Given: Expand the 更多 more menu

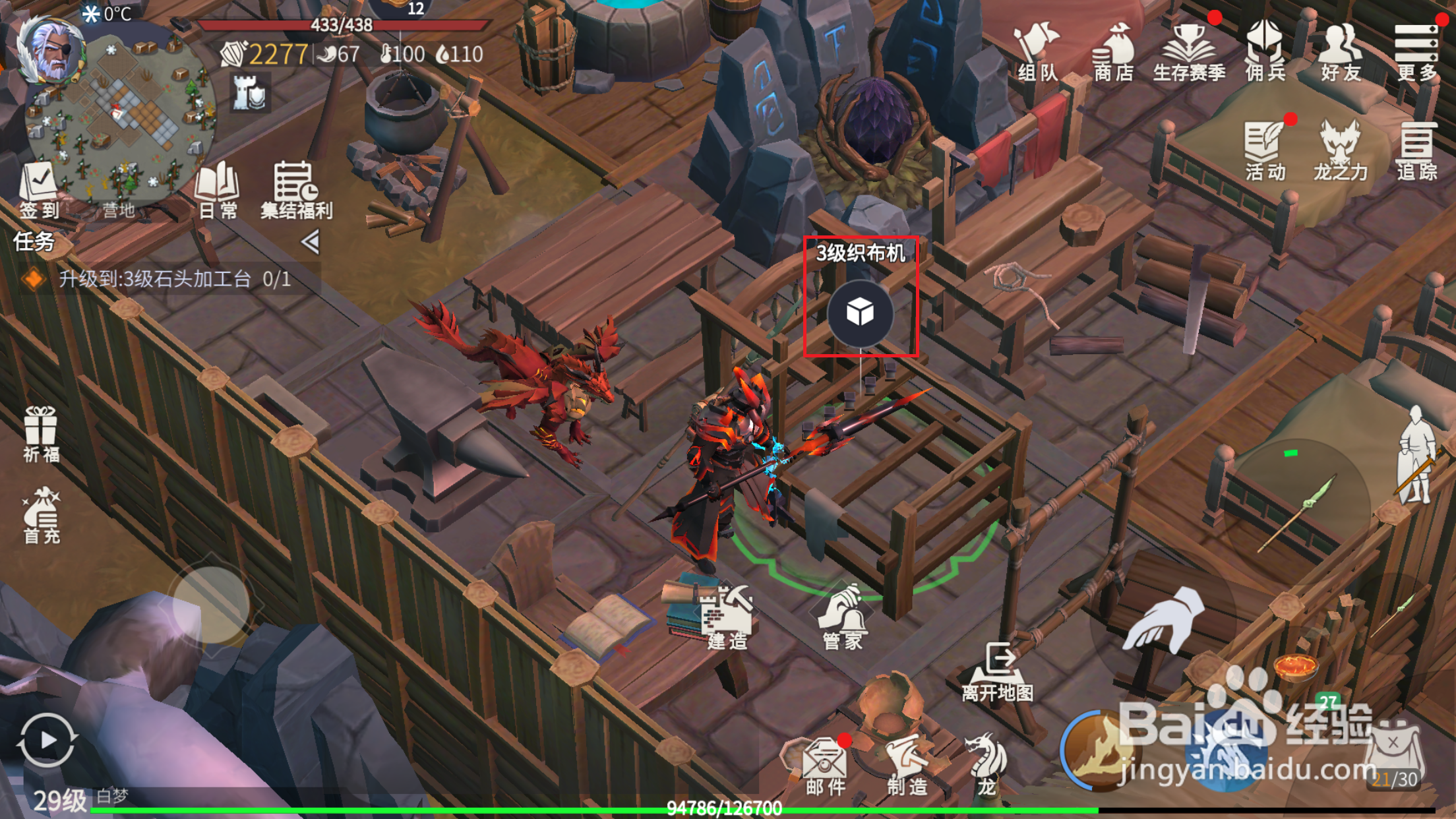Looking at the screenshot, I should [x=1416, y=53].
